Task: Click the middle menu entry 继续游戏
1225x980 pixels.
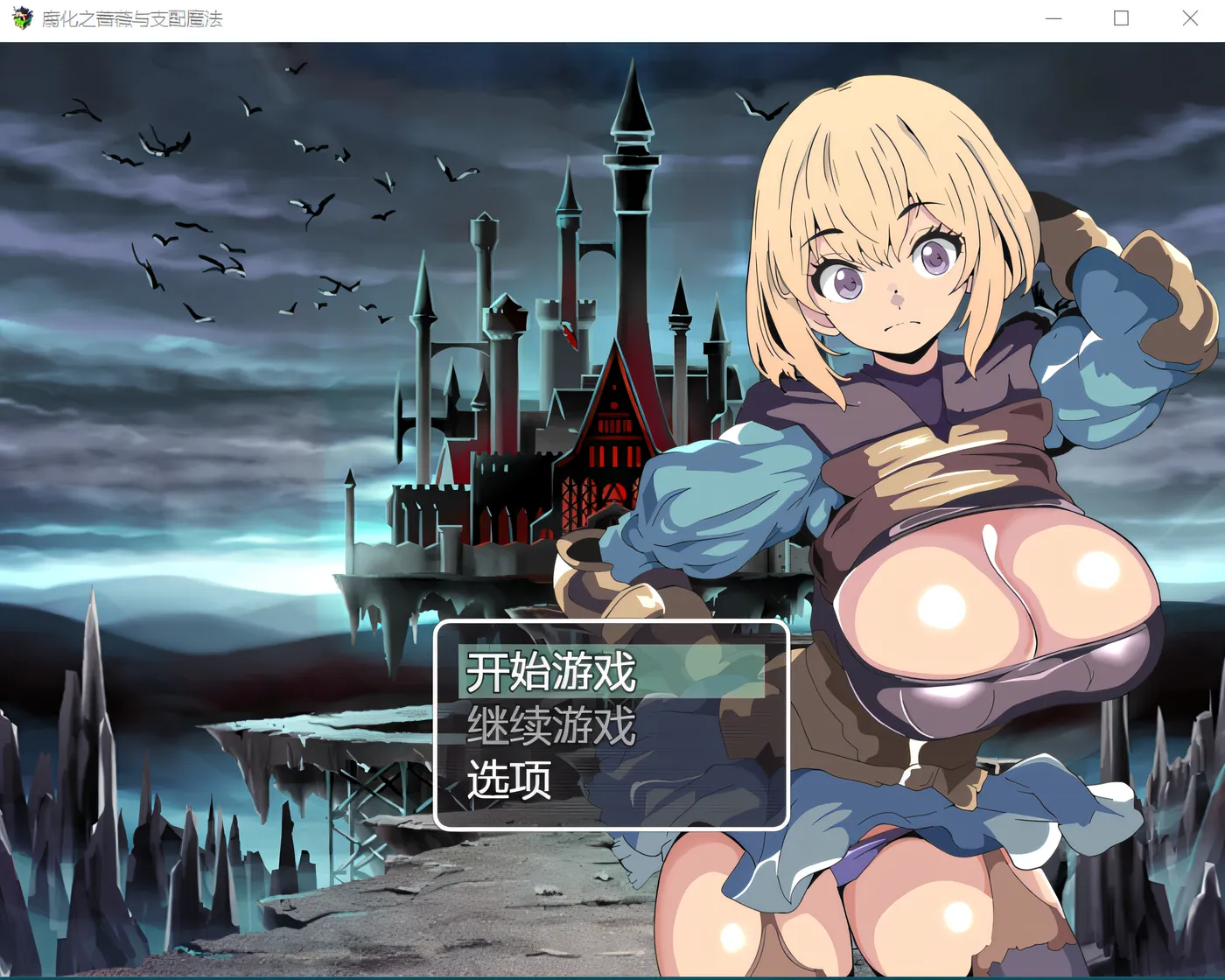Action: pos(551,724)
